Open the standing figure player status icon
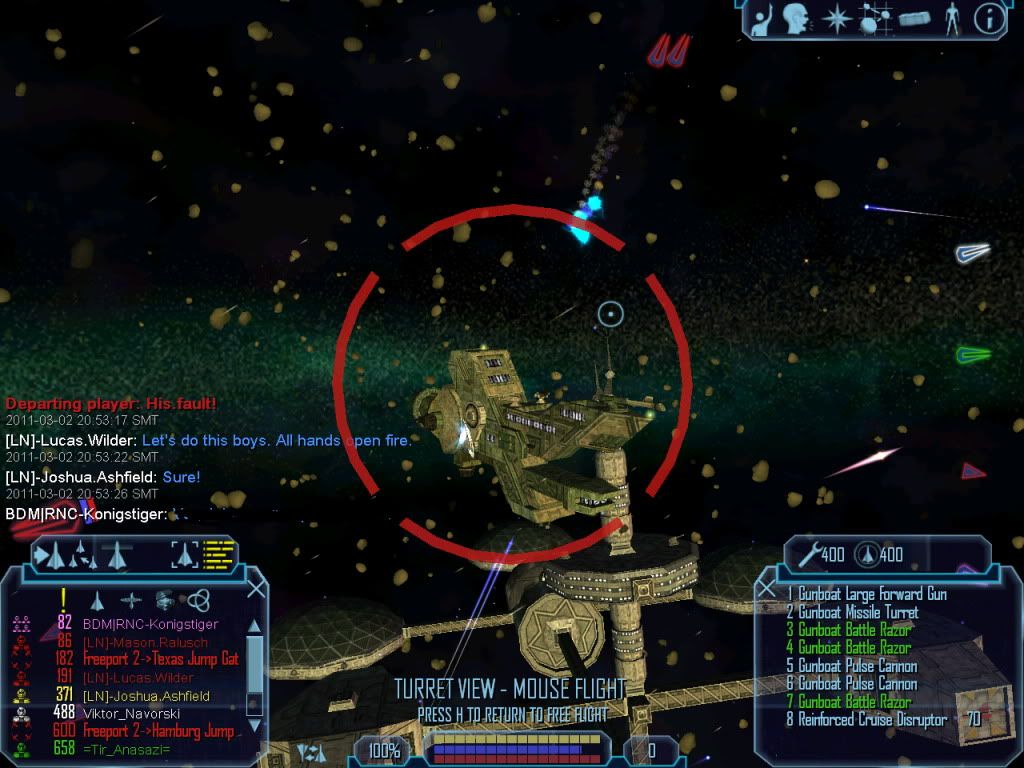 952,19
